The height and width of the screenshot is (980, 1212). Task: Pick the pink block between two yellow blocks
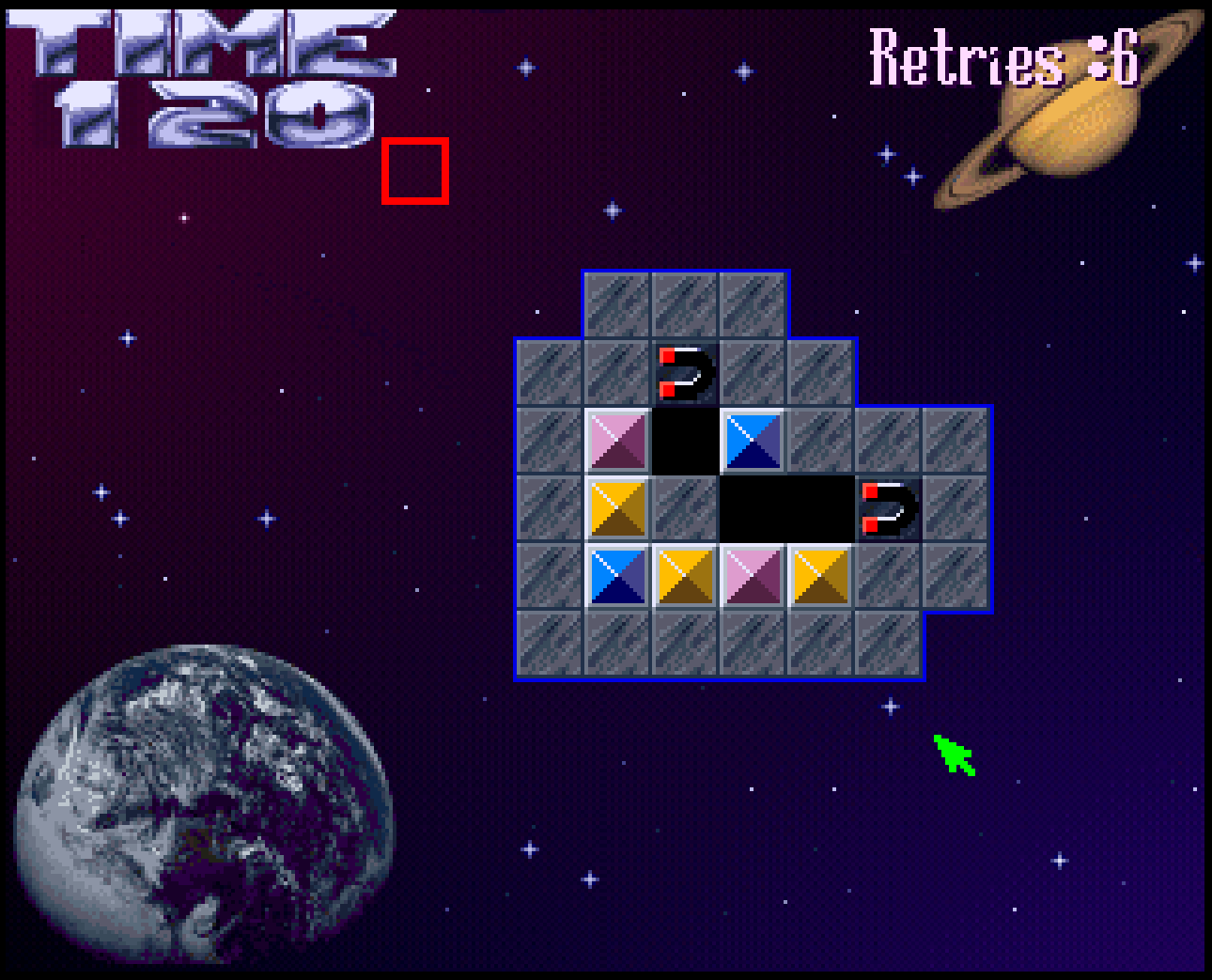coord(753,575)
